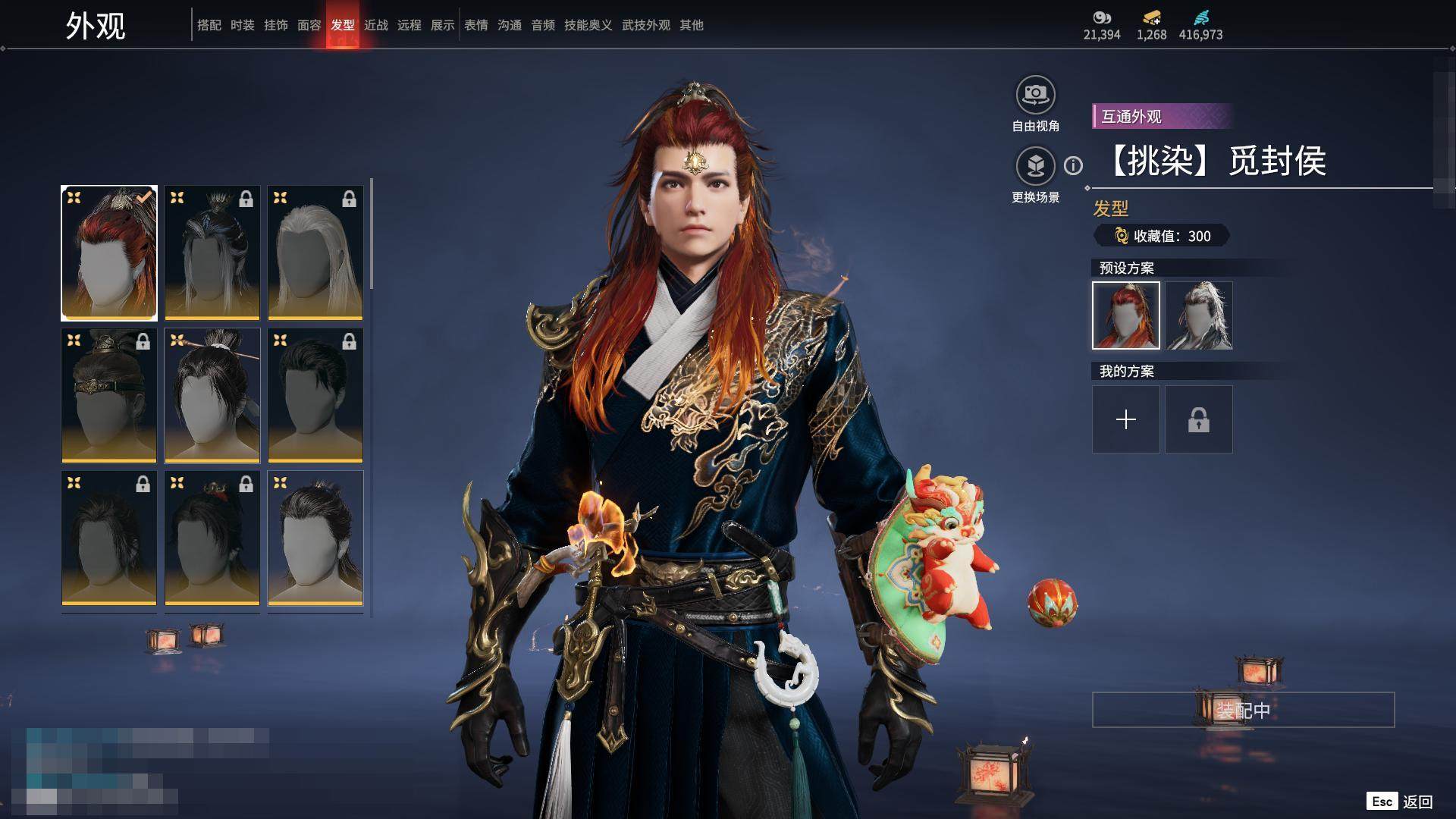The height and width of the screenshot is (819, 1456).
Task: Choose the white hair preset scheme
Action: (1198, 315)
